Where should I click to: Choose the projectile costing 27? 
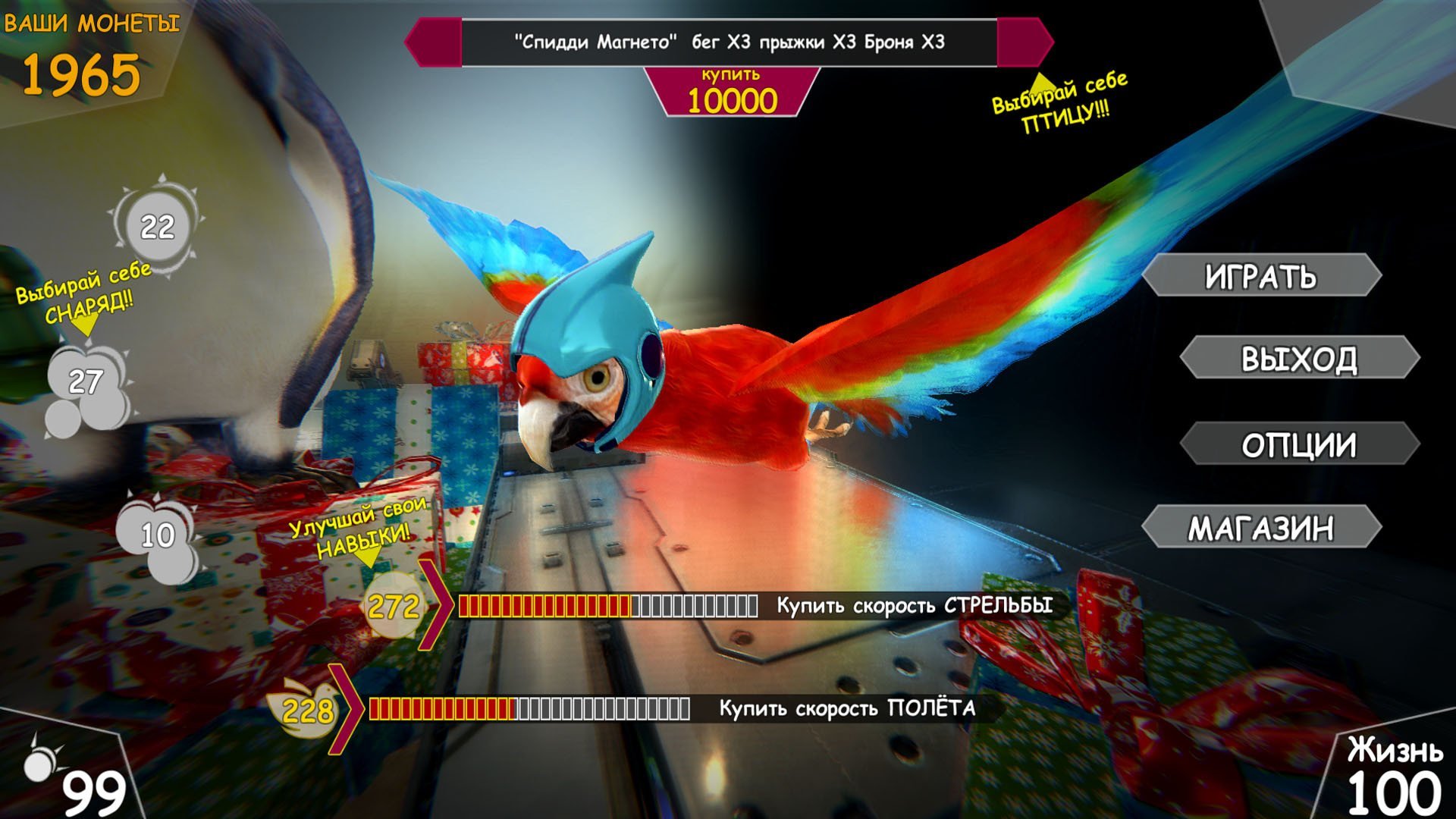[86, 382]
